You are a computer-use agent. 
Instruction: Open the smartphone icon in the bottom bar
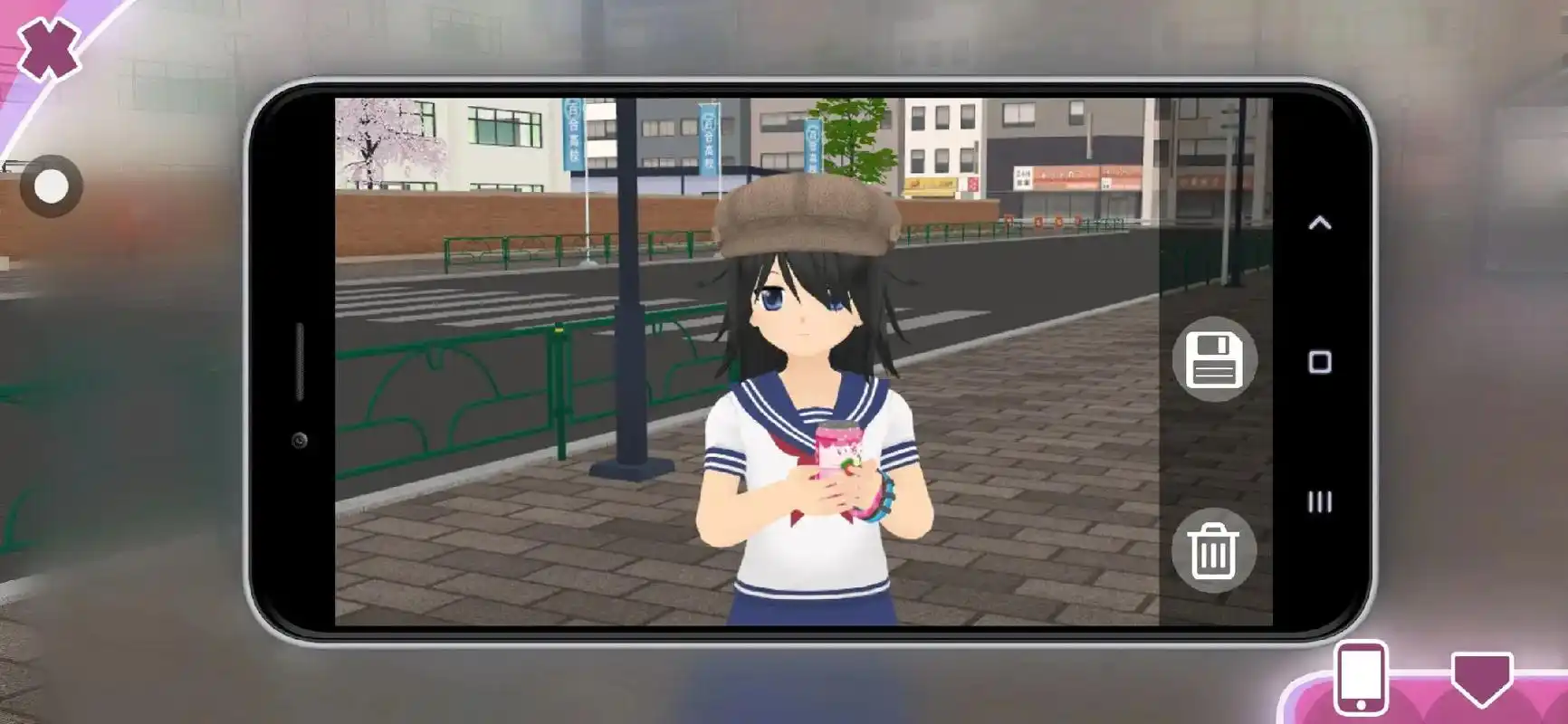coord(1360,679)
